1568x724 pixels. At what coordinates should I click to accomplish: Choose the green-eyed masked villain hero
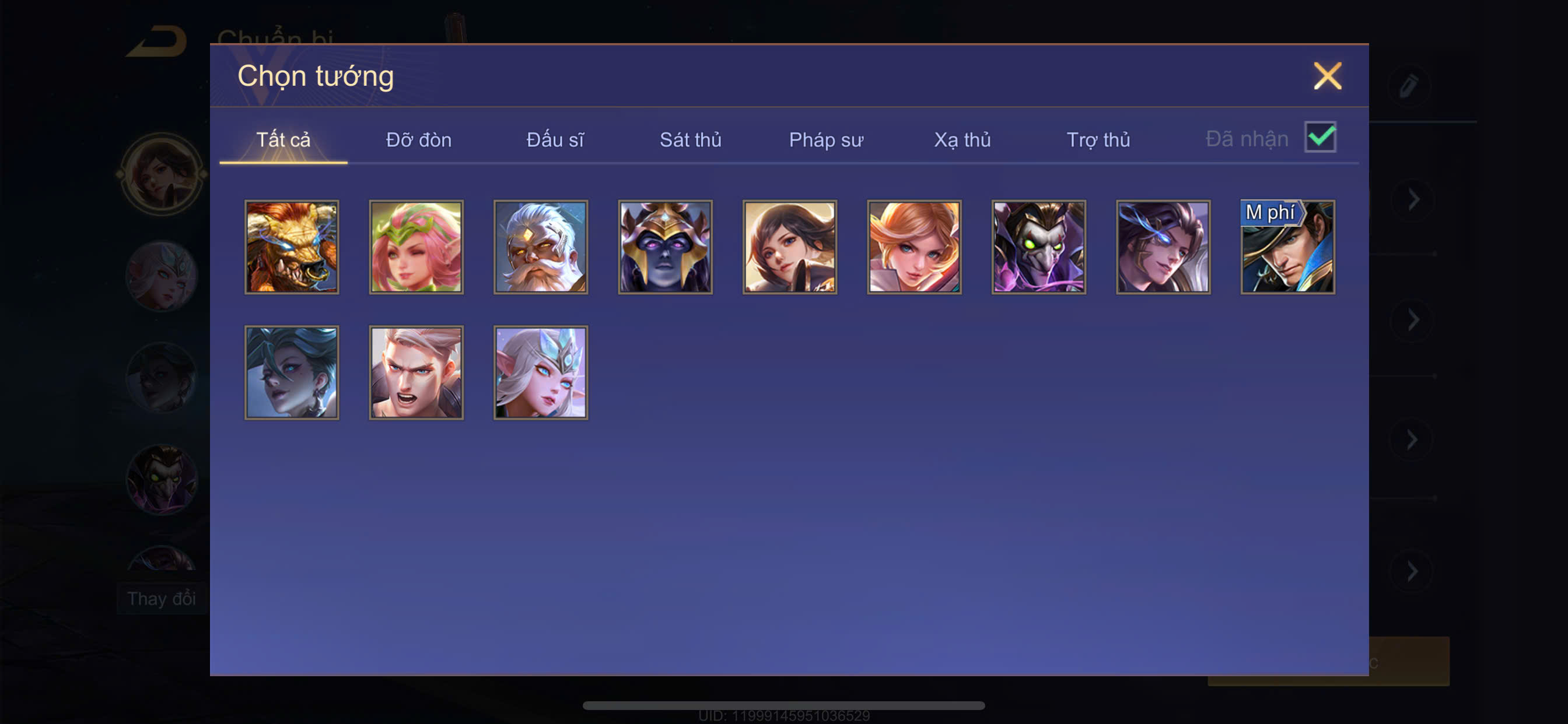1038,247
